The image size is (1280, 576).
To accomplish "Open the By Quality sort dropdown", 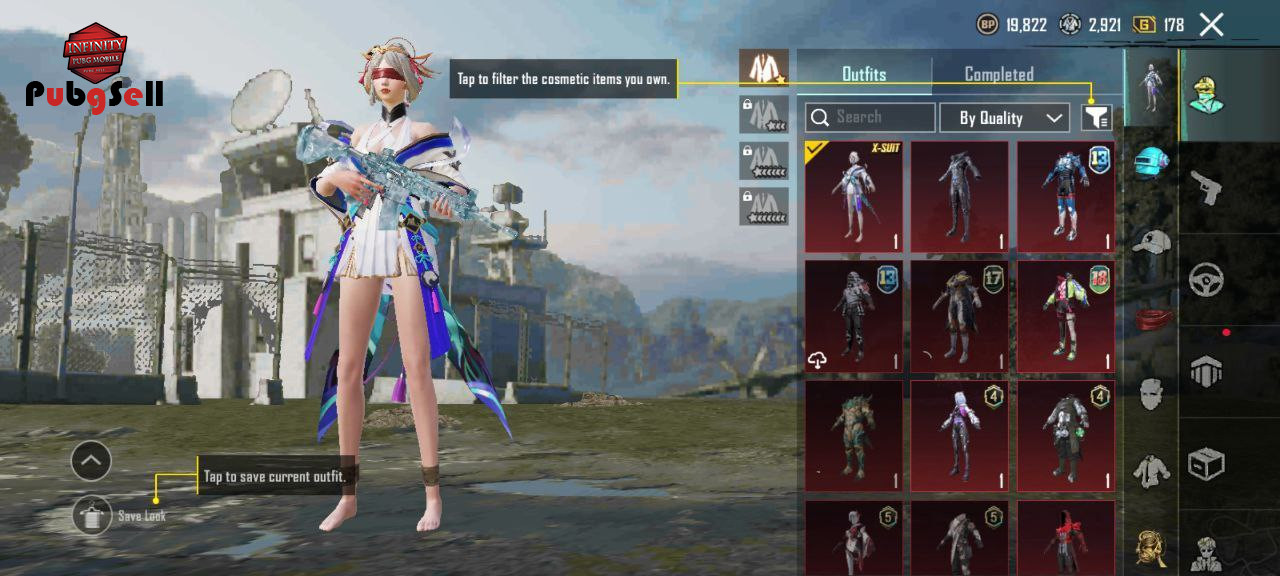I will tap(1004, 118).
